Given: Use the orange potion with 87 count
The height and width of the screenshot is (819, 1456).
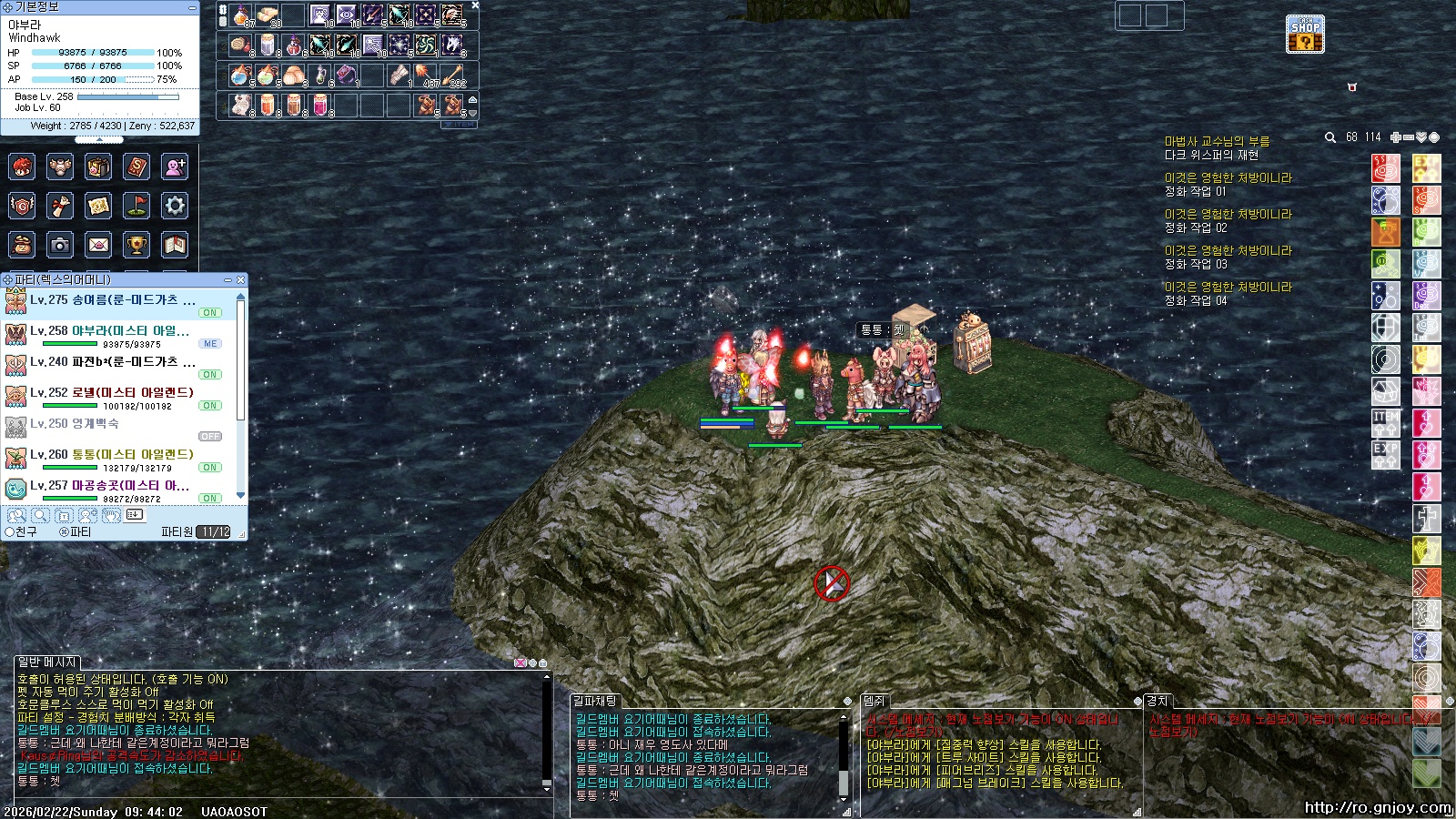Looking at the screenshot, I should click(x=241, y=15).
